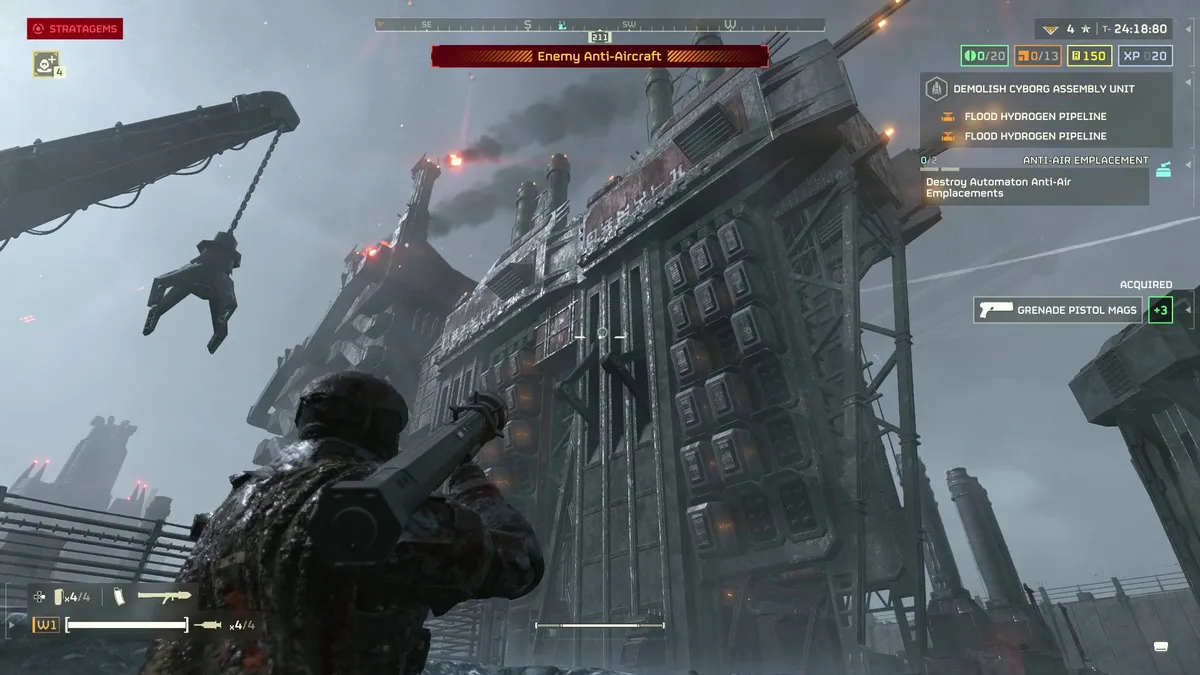Click the teal anti-air emplacement icon
The height and width of the screenshot is (675, 1200).
pos(1163,170)
